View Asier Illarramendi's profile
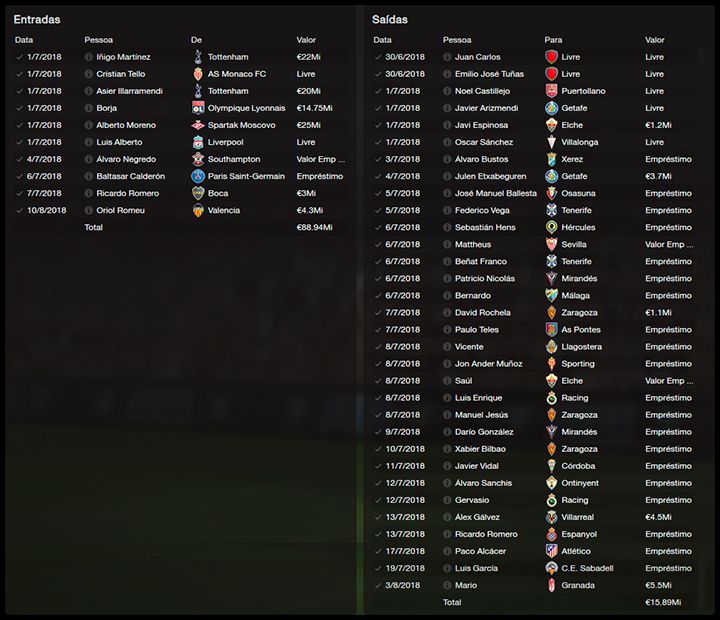Image resolution: width=720 pixels, height=620 pixels. (x=129, y=91)
